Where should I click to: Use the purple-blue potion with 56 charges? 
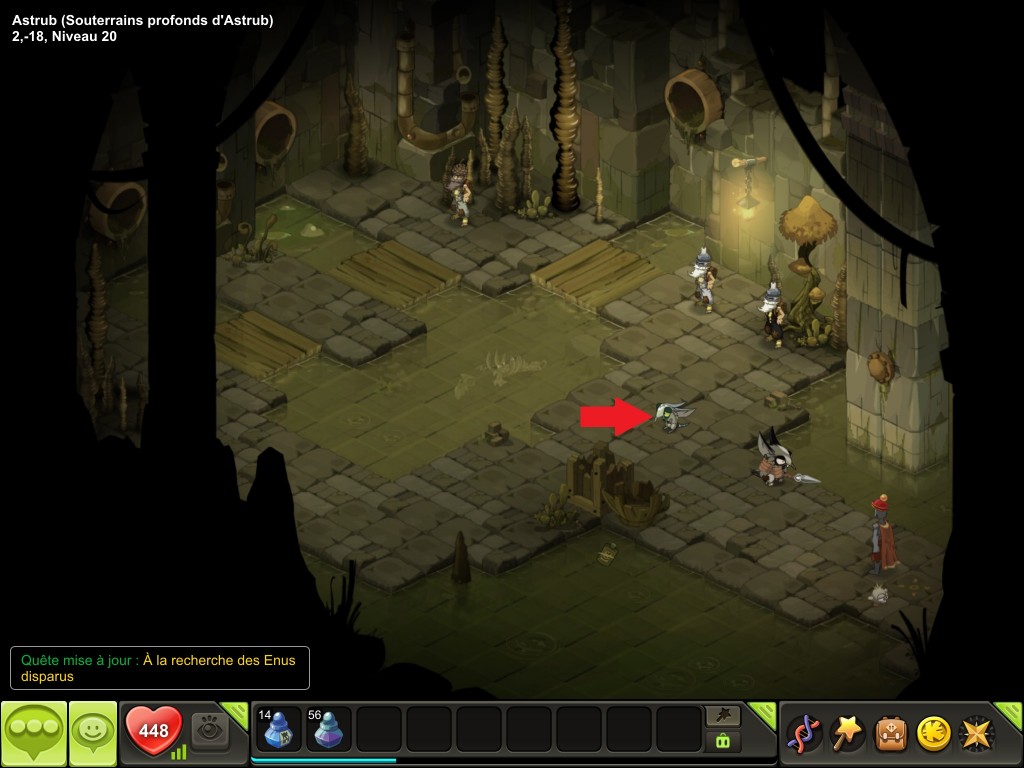328,729
